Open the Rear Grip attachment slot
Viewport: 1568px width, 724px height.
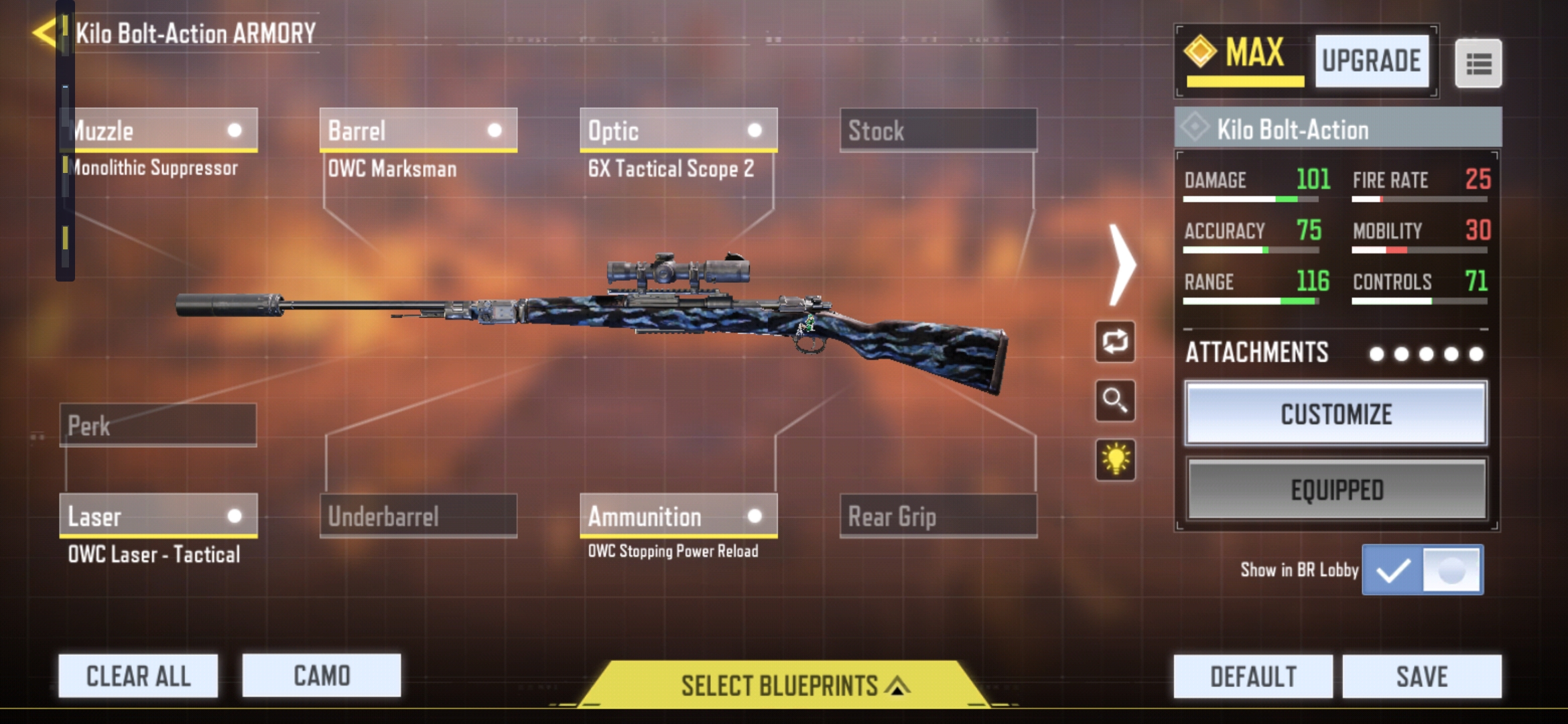[x=938, y=516]
